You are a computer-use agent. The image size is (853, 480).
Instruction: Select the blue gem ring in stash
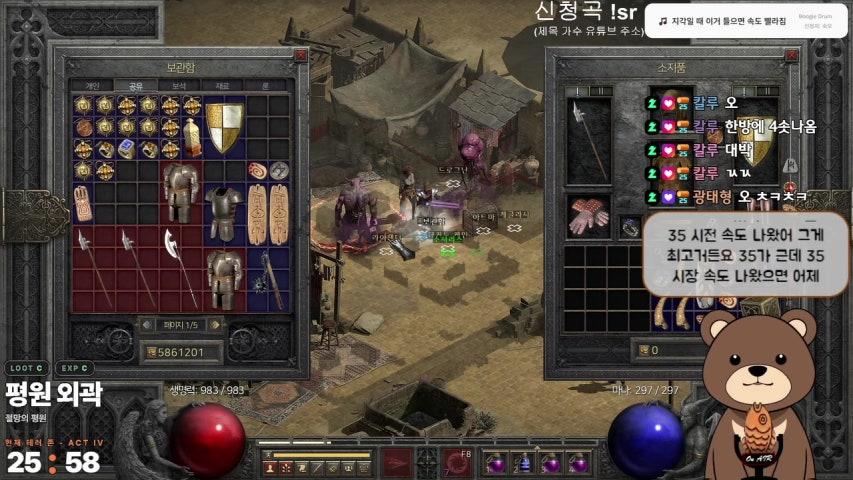tap(127, 148)
